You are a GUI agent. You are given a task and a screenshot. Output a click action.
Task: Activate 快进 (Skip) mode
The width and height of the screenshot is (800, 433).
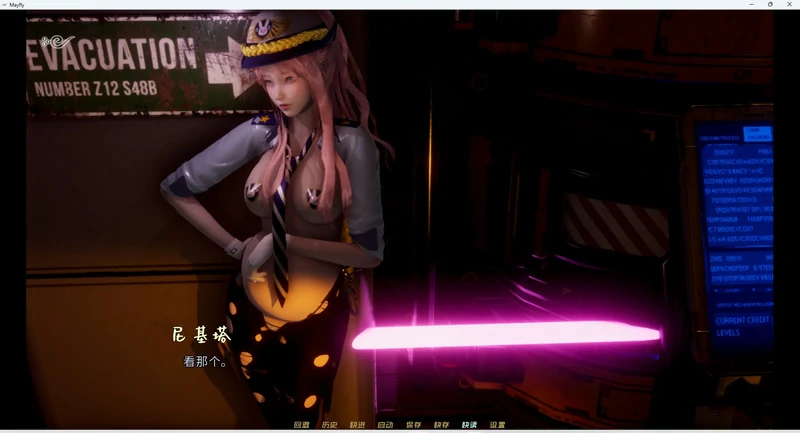click(357, 425)
